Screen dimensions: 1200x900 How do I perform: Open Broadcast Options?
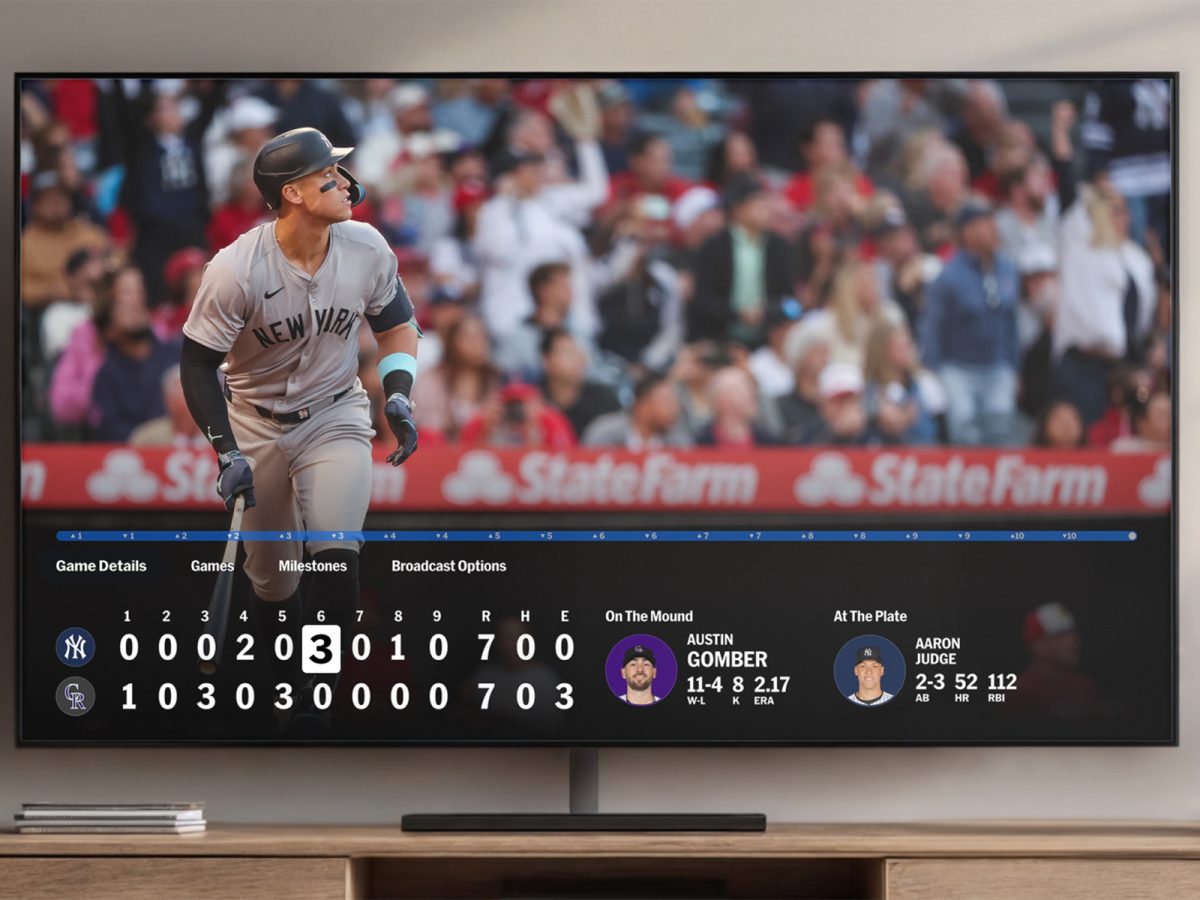point(448,566)
